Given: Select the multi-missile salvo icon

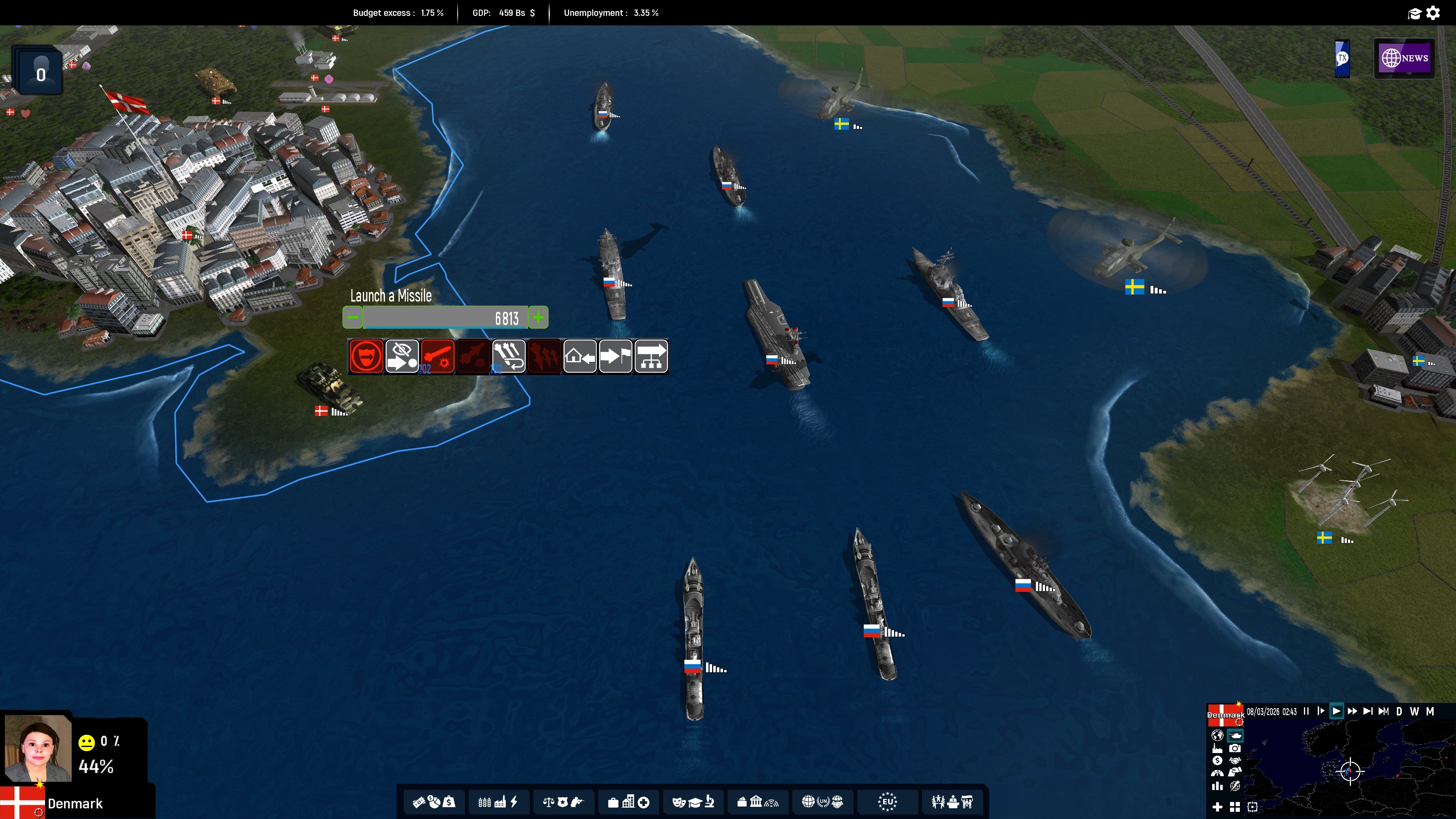Looking at the screenshot, I should pyautogui.click(x=509, y=357).
